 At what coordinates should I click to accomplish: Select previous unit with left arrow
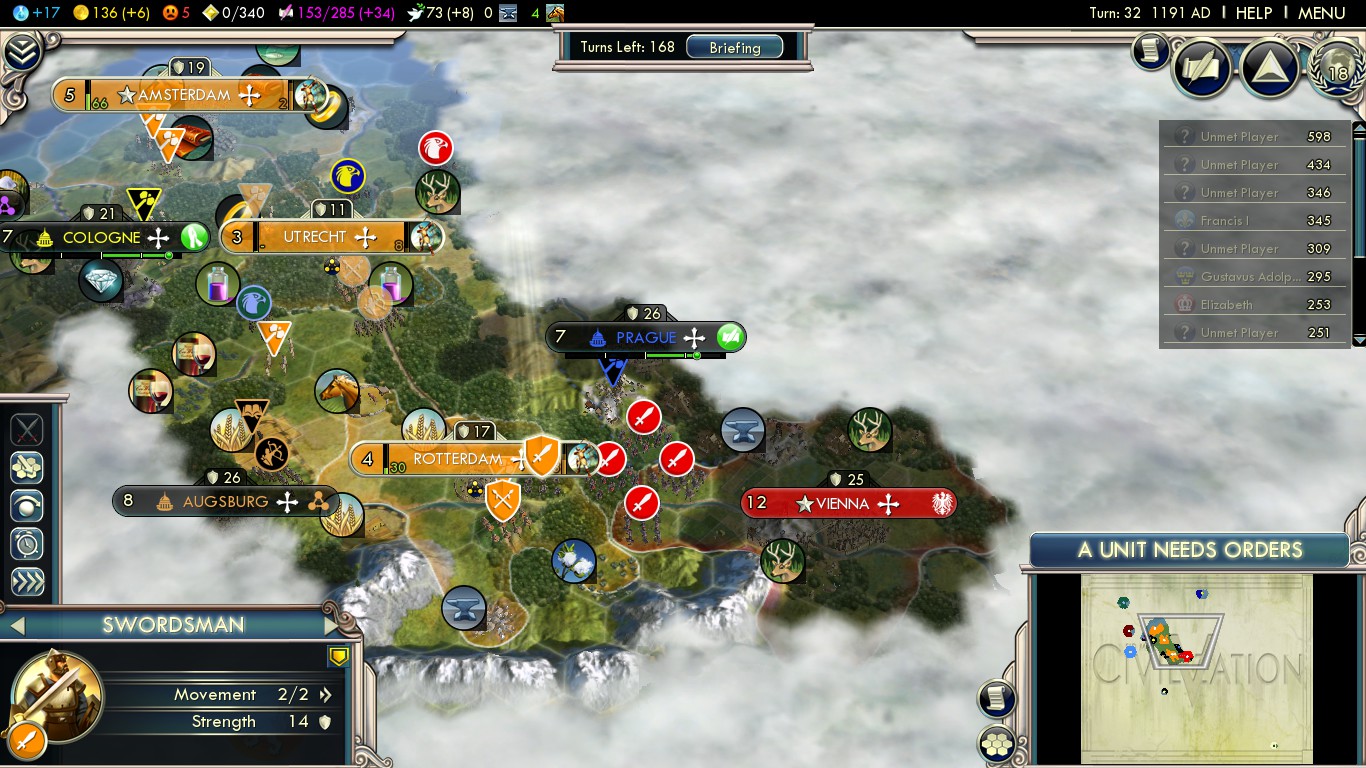pos(16,626)
